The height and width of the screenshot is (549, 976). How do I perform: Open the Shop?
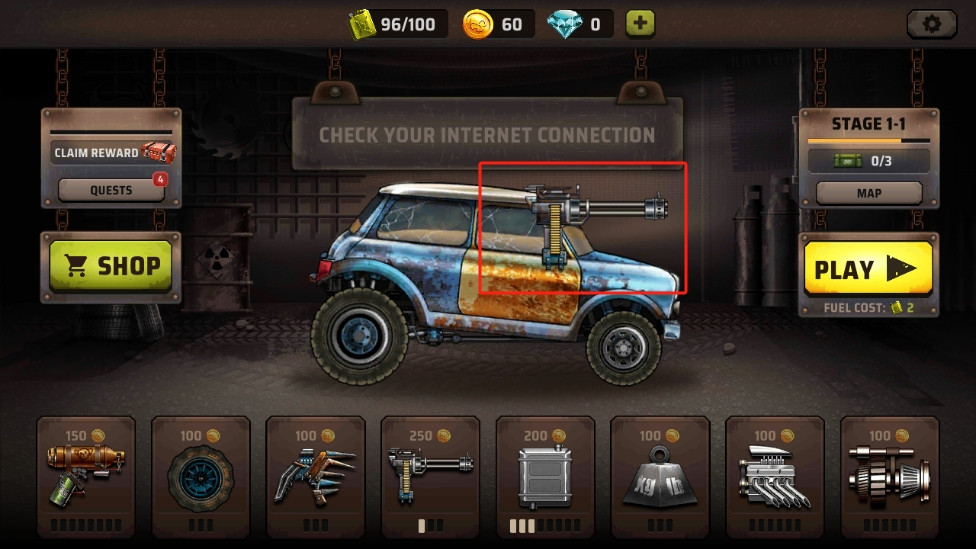[111, 266]
